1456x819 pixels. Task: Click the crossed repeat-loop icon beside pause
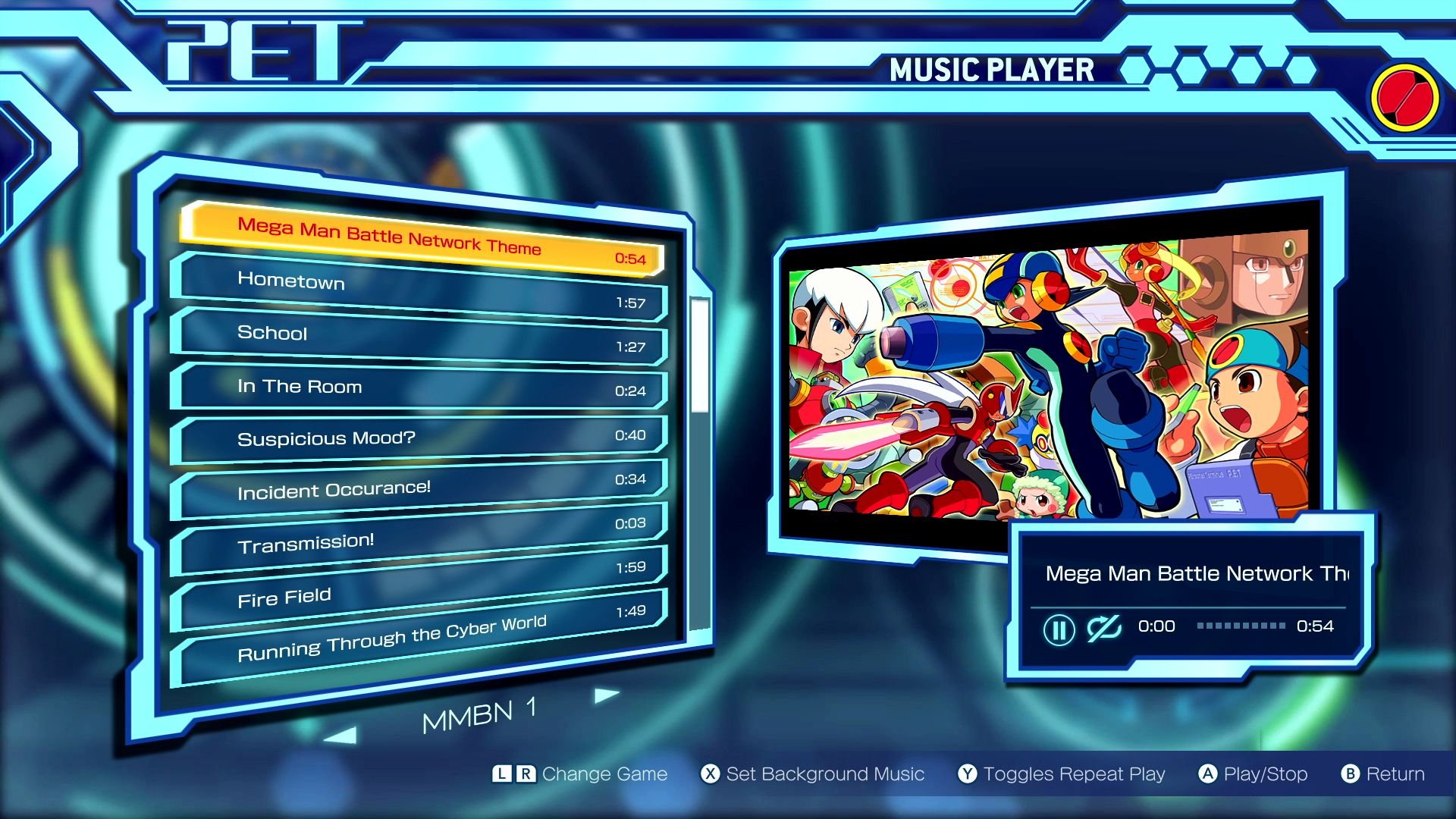coord(1106,630)
